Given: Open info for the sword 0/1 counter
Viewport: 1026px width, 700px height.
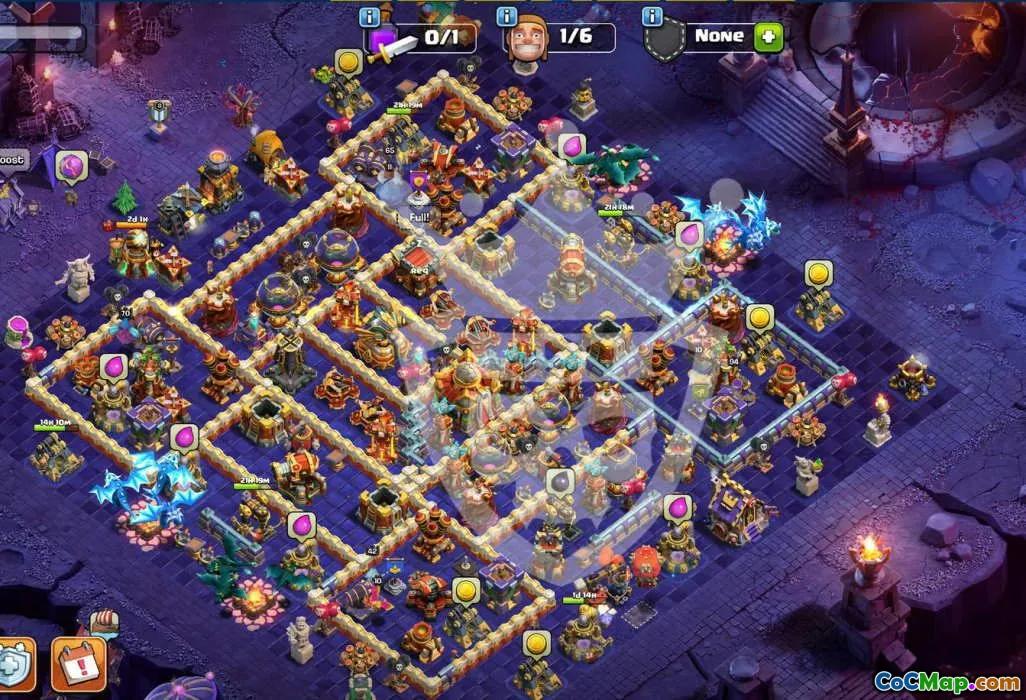Looking at the screenshot, I should pos(370,17).
